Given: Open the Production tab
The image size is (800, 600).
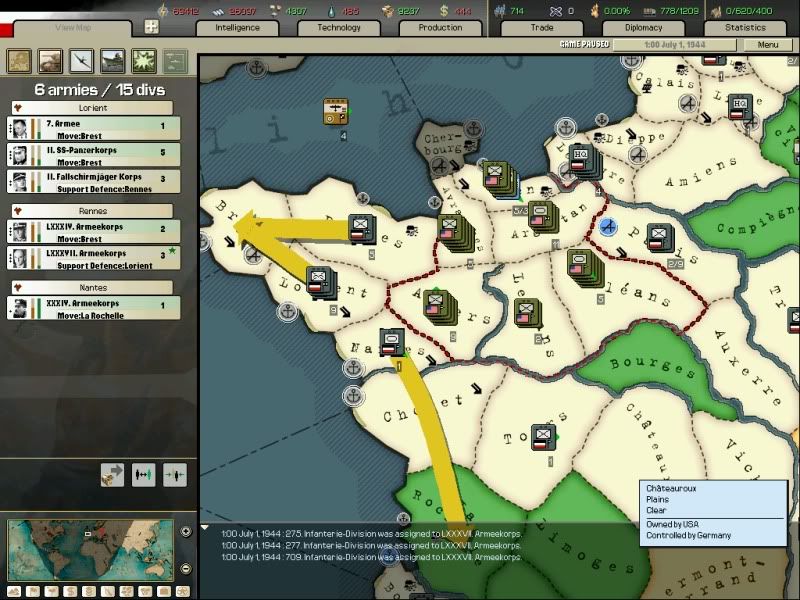Looking at the screenshot, I should coord(440,28).
